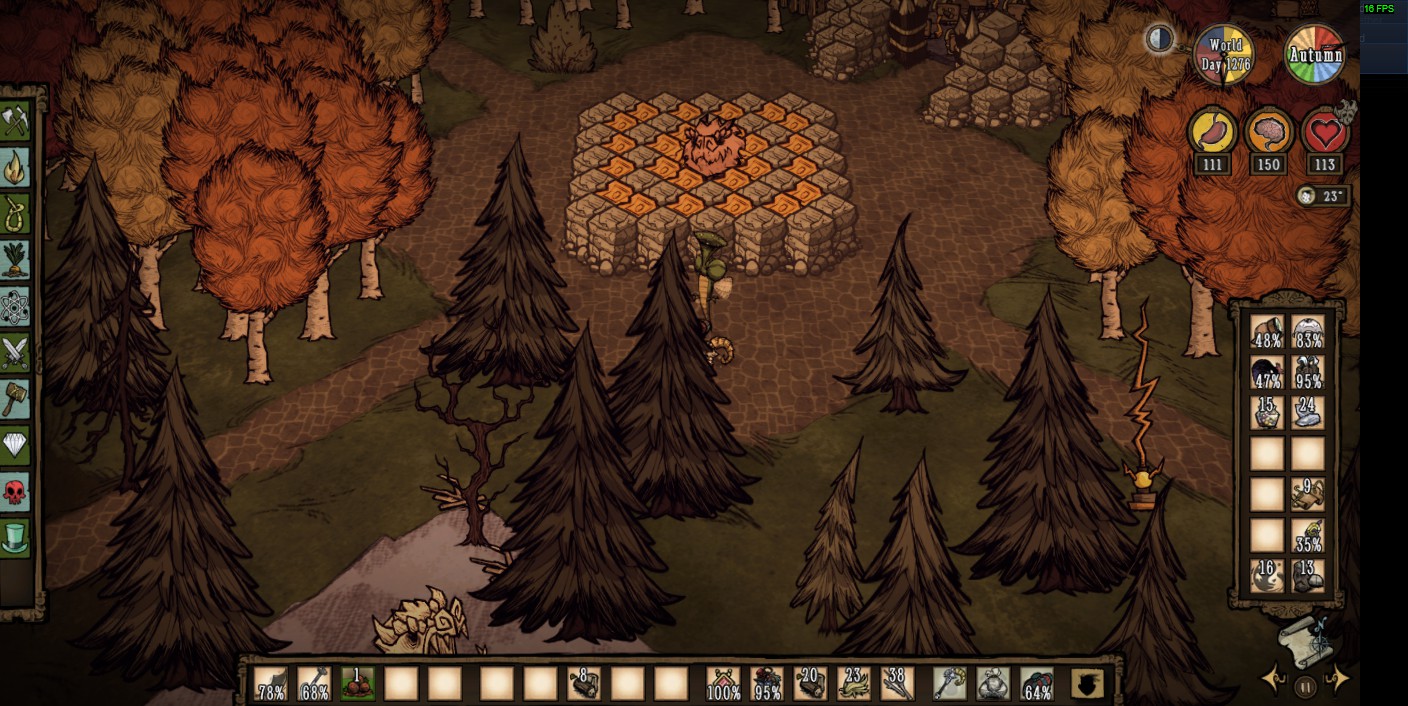Image resolution: width=1408 pixels, height=706 pixels.
Task: Pick the berries stack with count 1
Action: pyautogui.click(x=357, y=684)
